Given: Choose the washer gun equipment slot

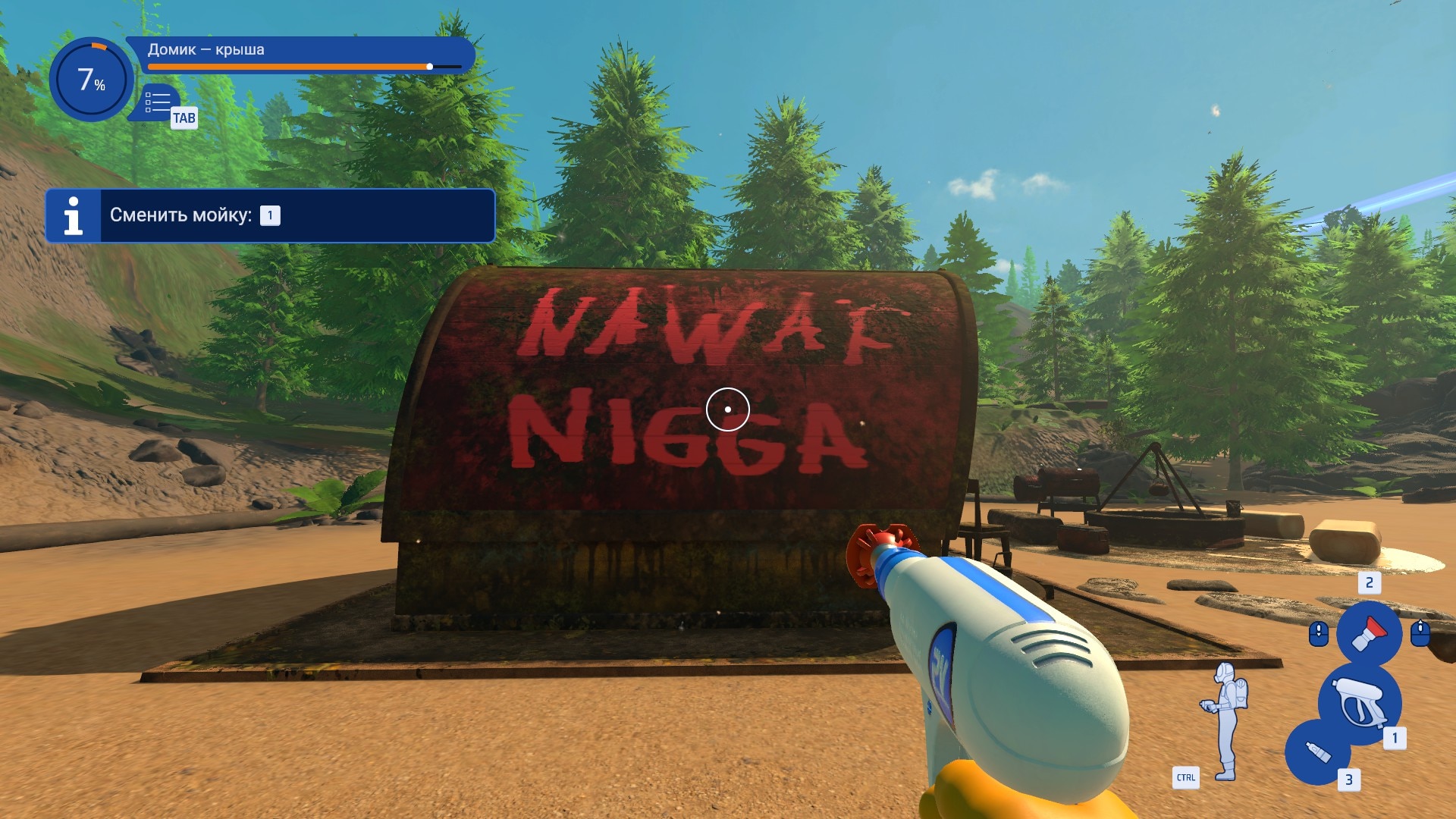Looking at the screenshot, I should 1360,703.
